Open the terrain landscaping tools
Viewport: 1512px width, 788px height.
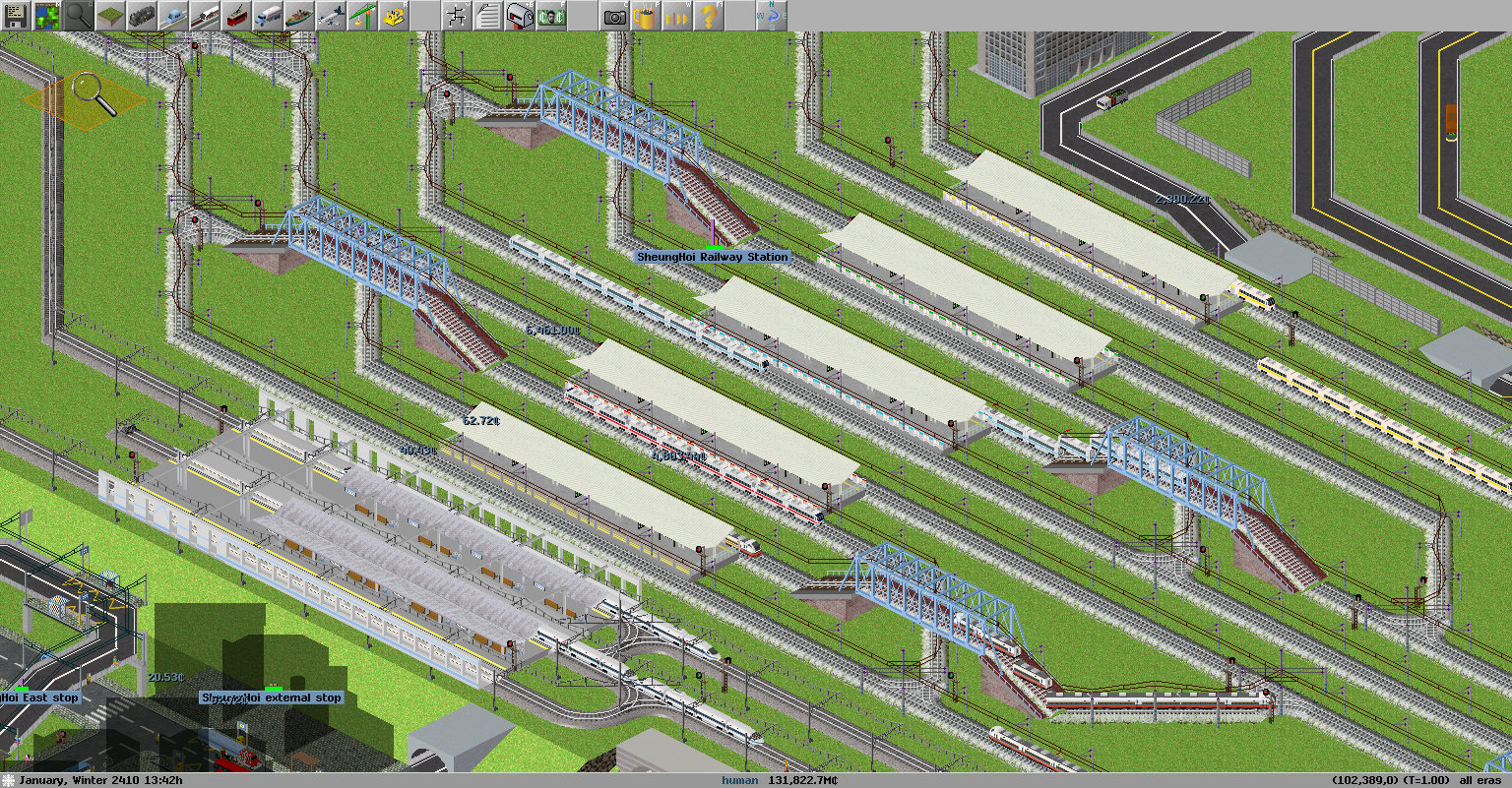(x=110, y=16)
